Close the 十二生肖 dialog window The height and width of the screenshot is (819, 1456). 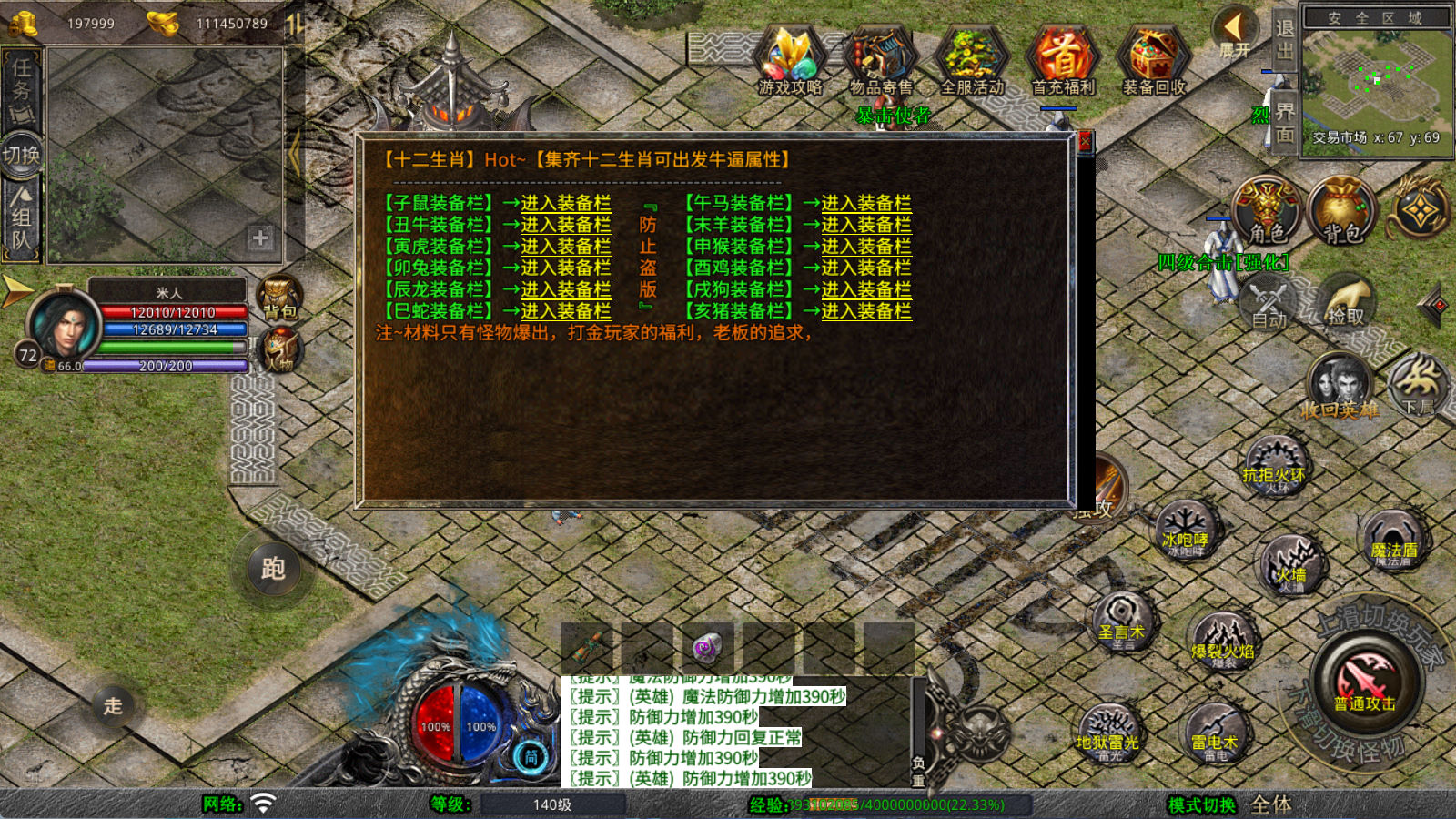(x=1084, y=143)
